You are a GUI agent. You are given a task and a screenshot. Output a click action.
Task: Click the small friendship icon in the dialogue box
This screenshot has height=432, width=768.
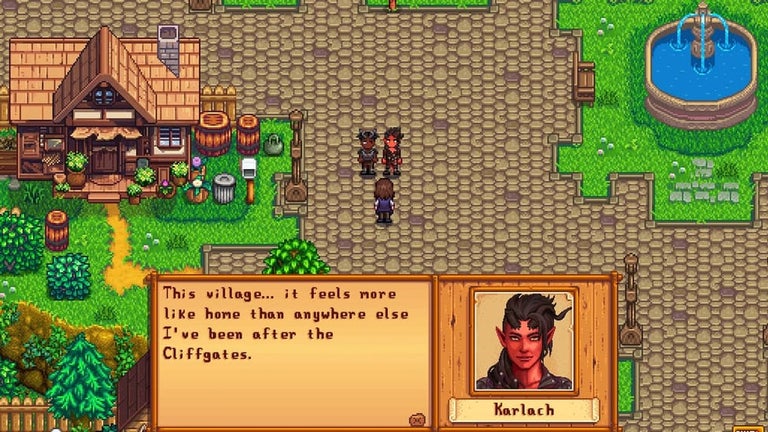pos(417,420)
